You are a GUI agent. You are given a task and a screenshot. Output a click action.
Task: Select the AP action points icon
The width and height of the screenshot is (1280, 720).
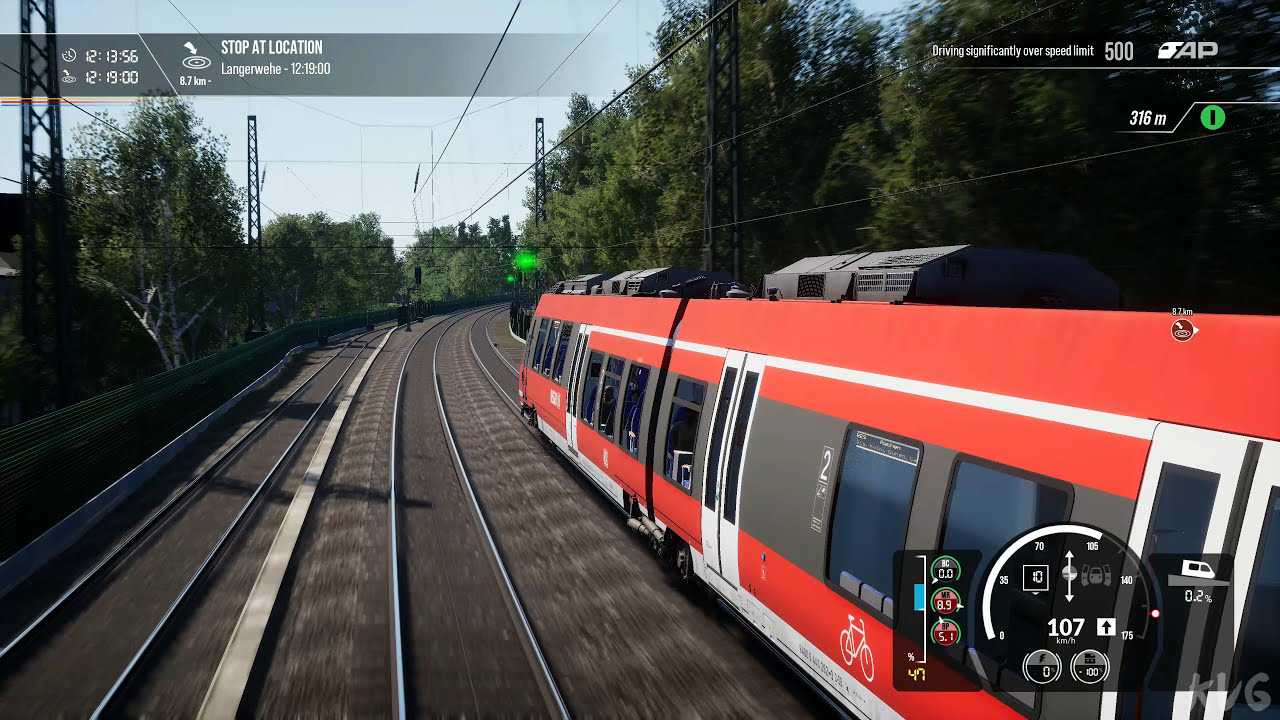[x=1187, y=51]
